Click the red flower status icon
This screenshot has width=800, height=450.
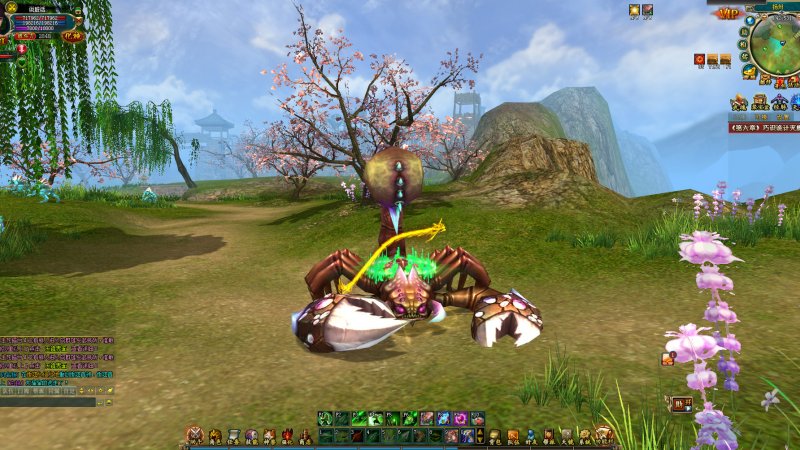tap(698, 60)
